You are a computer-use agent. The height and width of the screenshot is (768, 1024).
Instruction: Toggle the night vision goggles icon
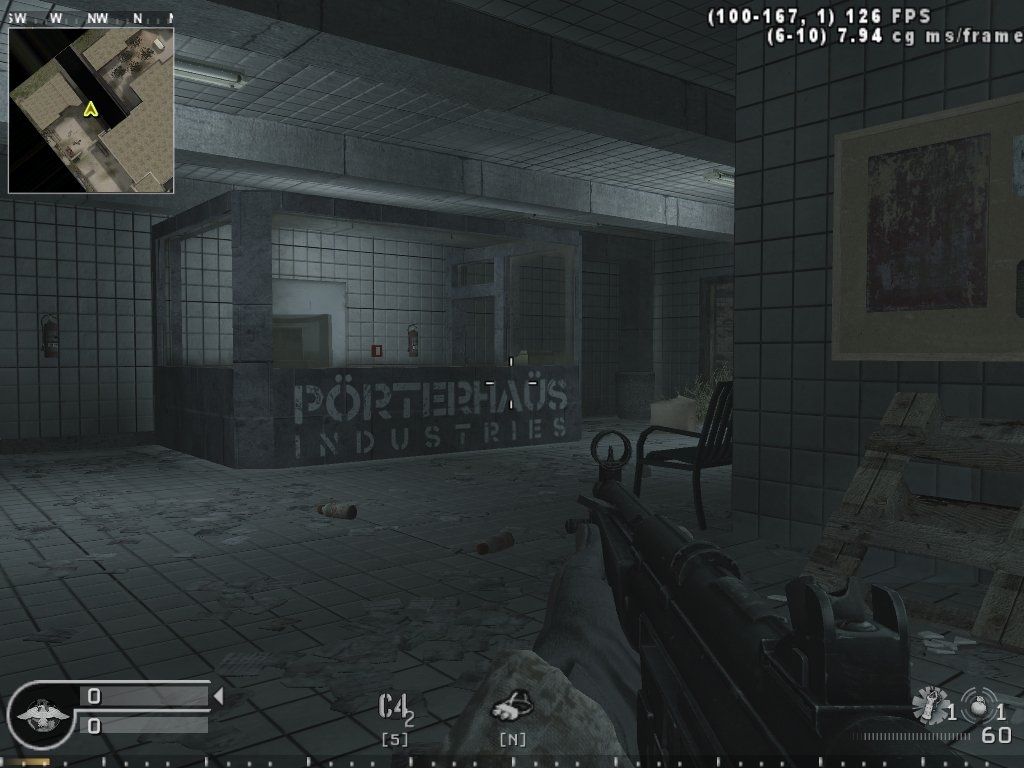point(511,707)
